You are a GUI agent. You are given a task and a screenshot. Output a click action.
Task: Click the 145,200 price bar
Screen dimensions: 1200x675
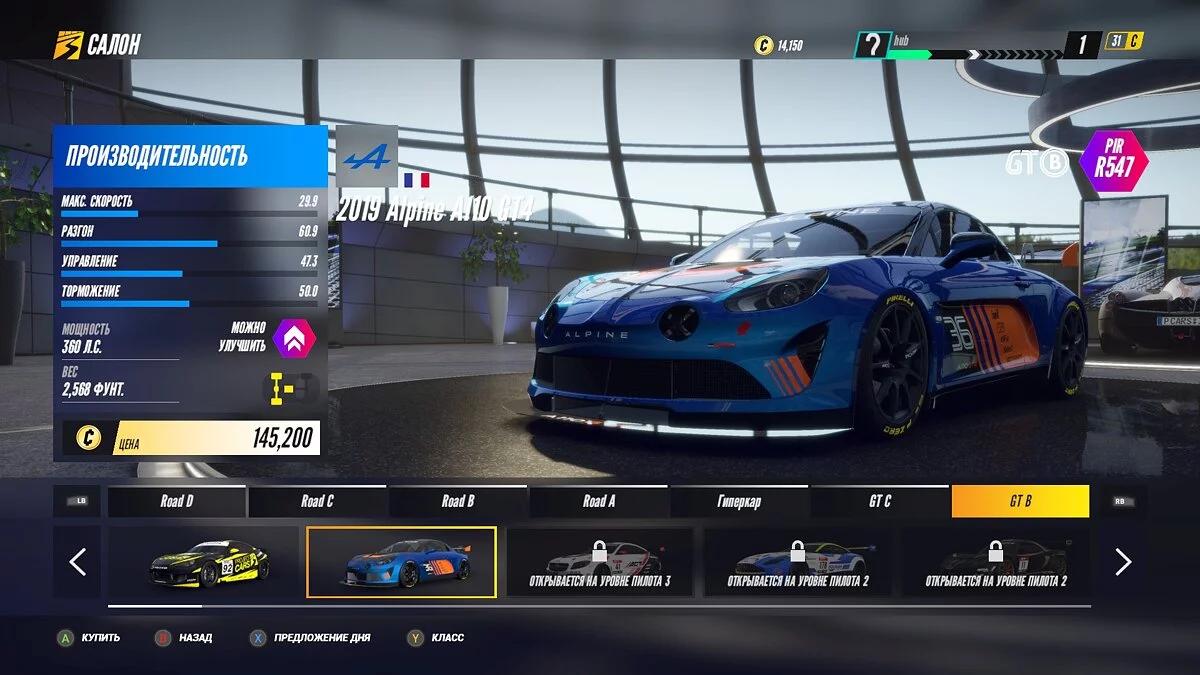click(192, 437)
